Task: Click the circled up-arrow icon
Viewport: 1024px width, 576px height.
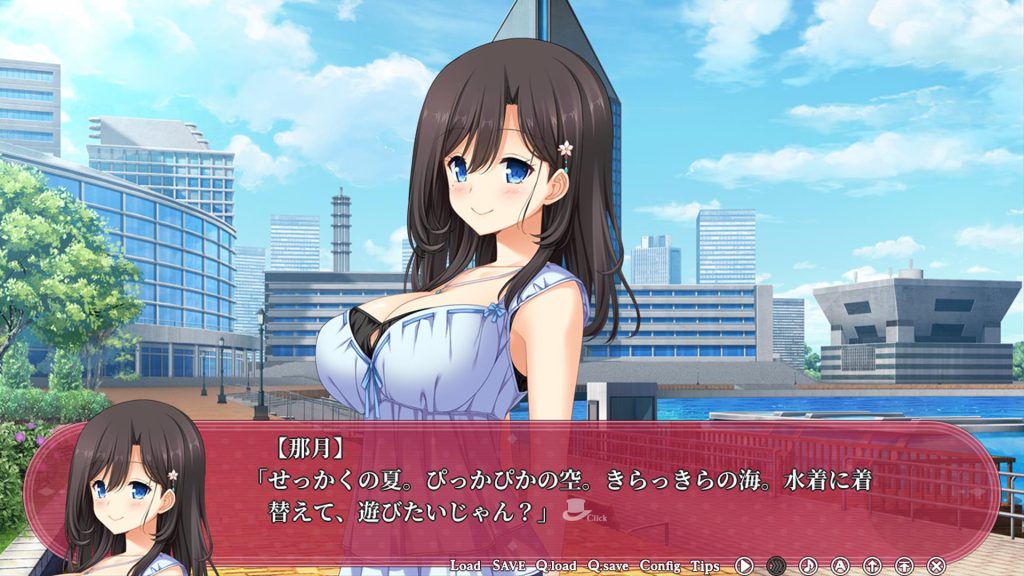Action: tap(872, 566)
